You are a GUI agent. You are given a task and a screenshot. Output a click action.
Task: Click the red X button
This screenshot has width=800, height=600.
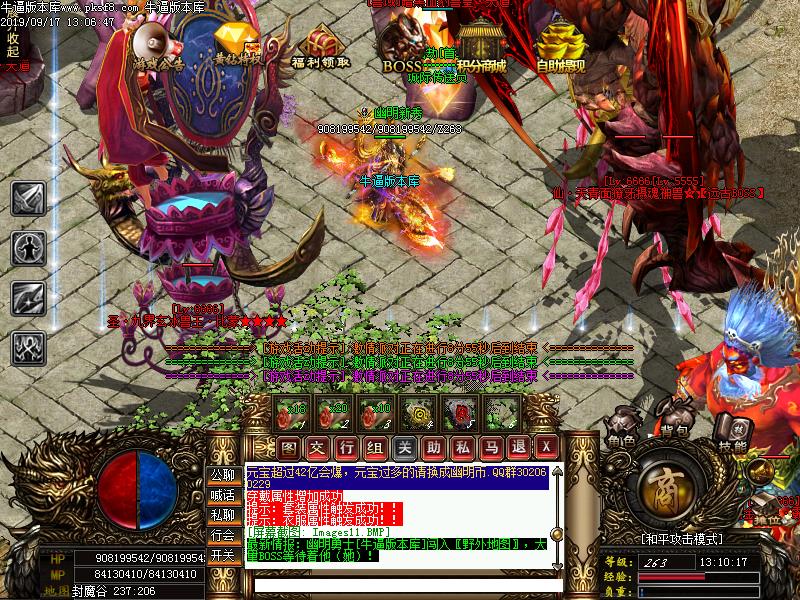(x=546, y=446)
